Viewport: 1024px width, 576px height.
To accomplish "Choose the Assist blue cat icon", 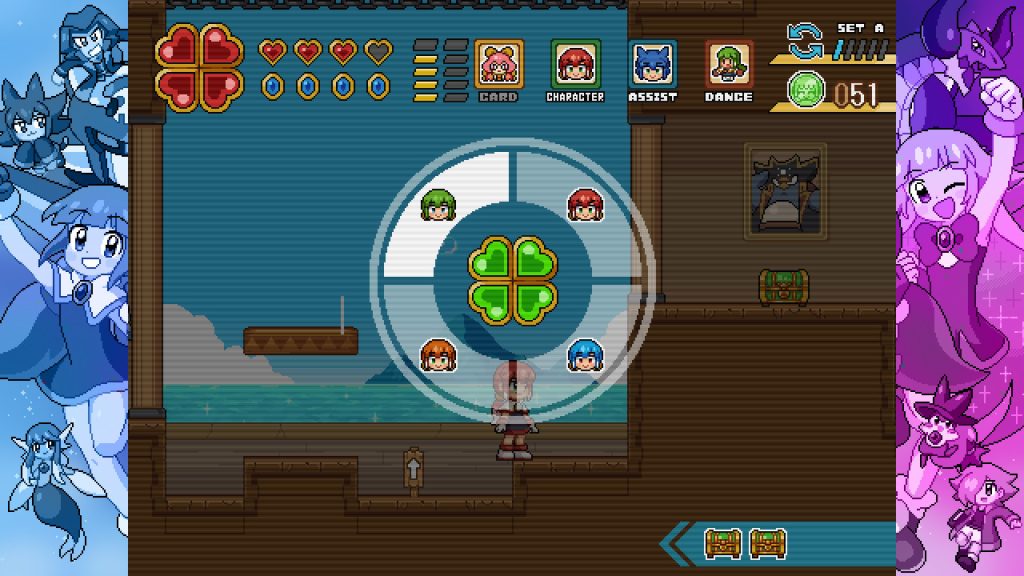I will (652, 64).
